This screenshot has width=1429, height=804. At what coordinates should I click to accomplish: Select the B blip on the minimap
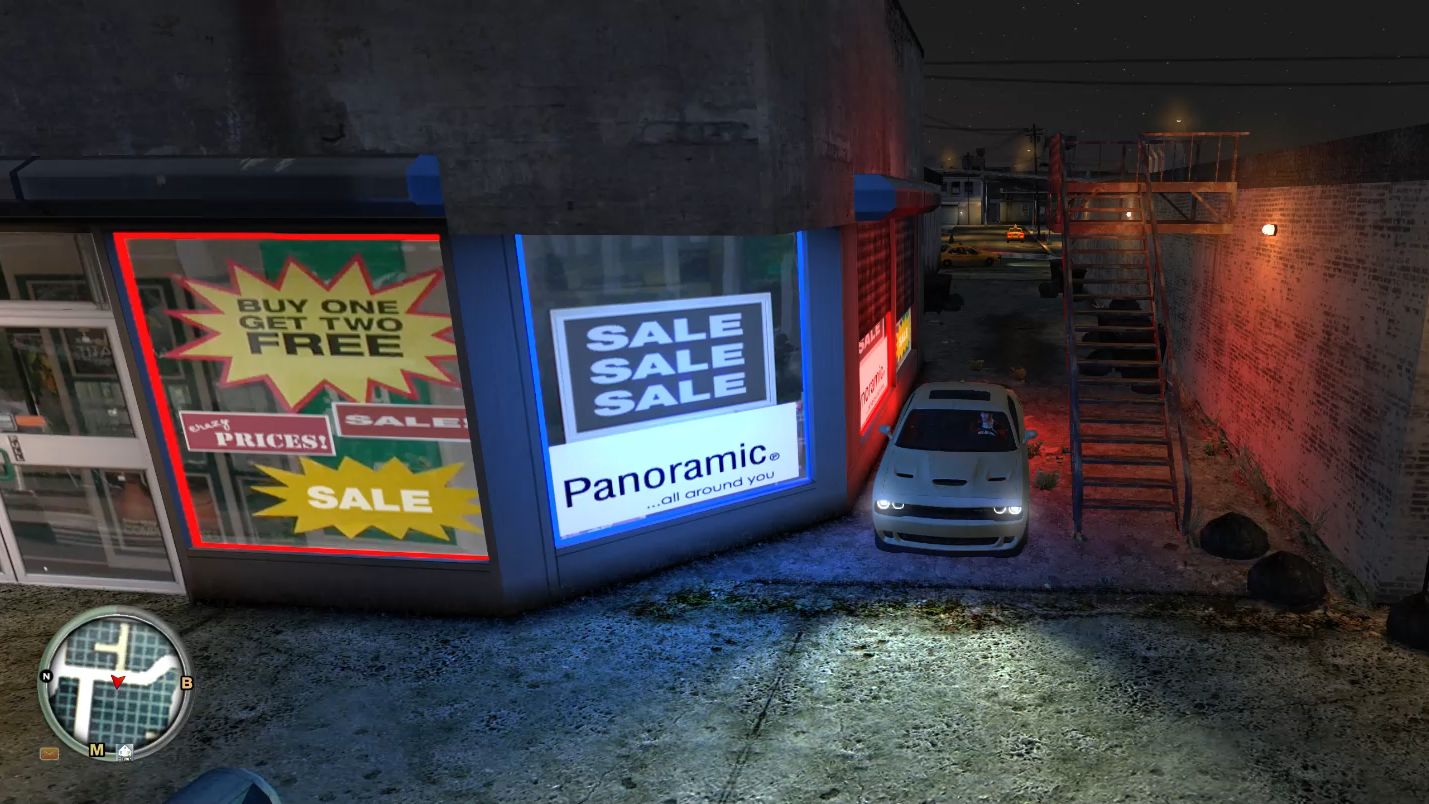click(186, 683)
